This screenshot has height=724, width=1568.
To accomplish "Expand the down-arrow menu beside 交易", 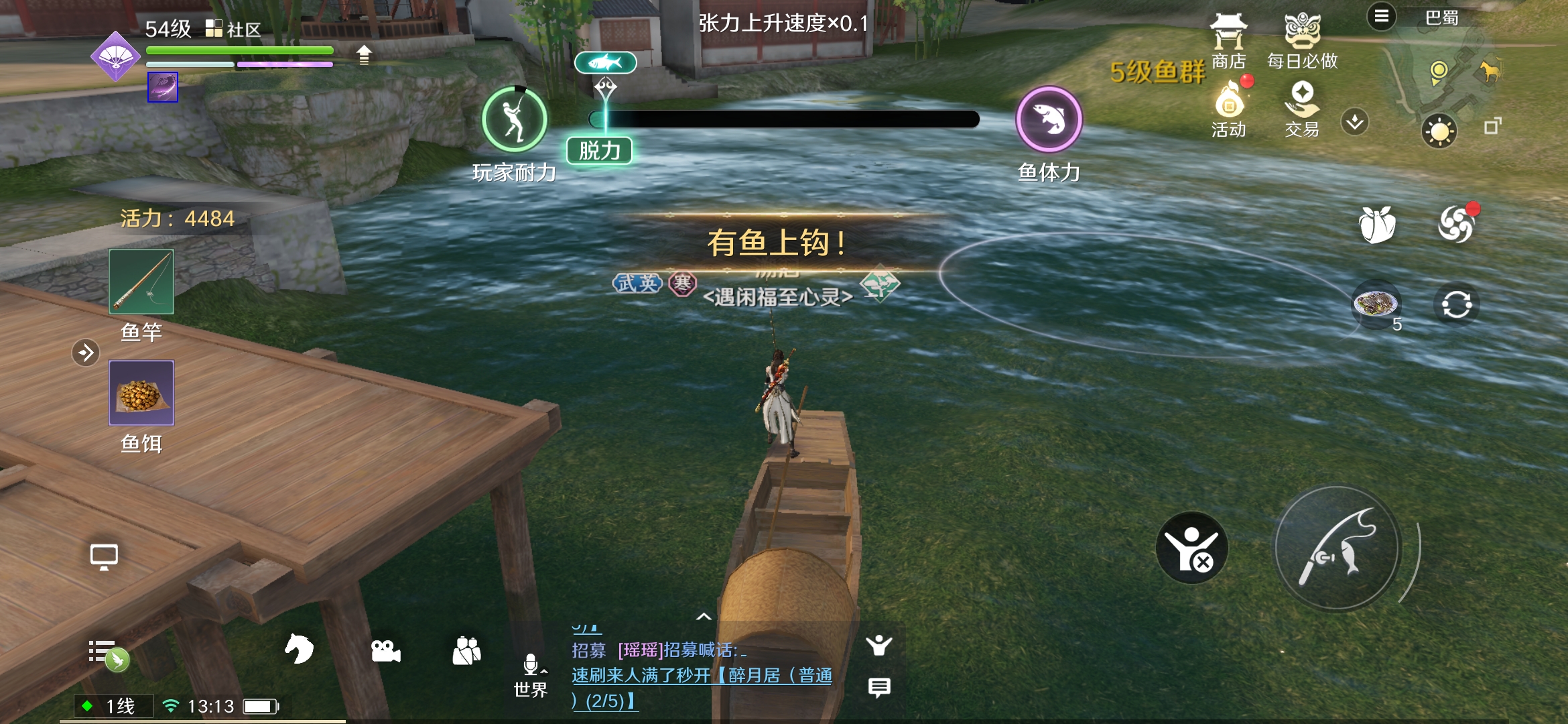I will [1355, 122].
